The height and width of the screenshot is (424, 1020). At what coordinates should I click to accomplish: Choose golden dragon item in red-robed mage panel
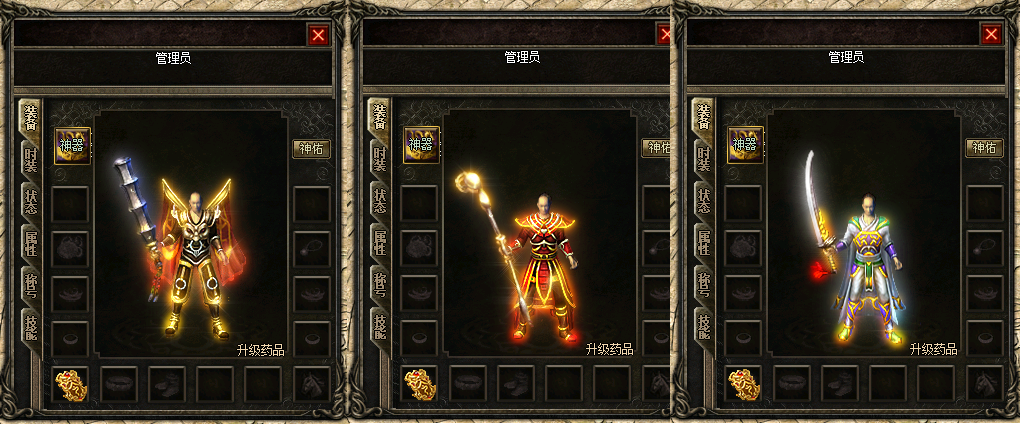420,383
